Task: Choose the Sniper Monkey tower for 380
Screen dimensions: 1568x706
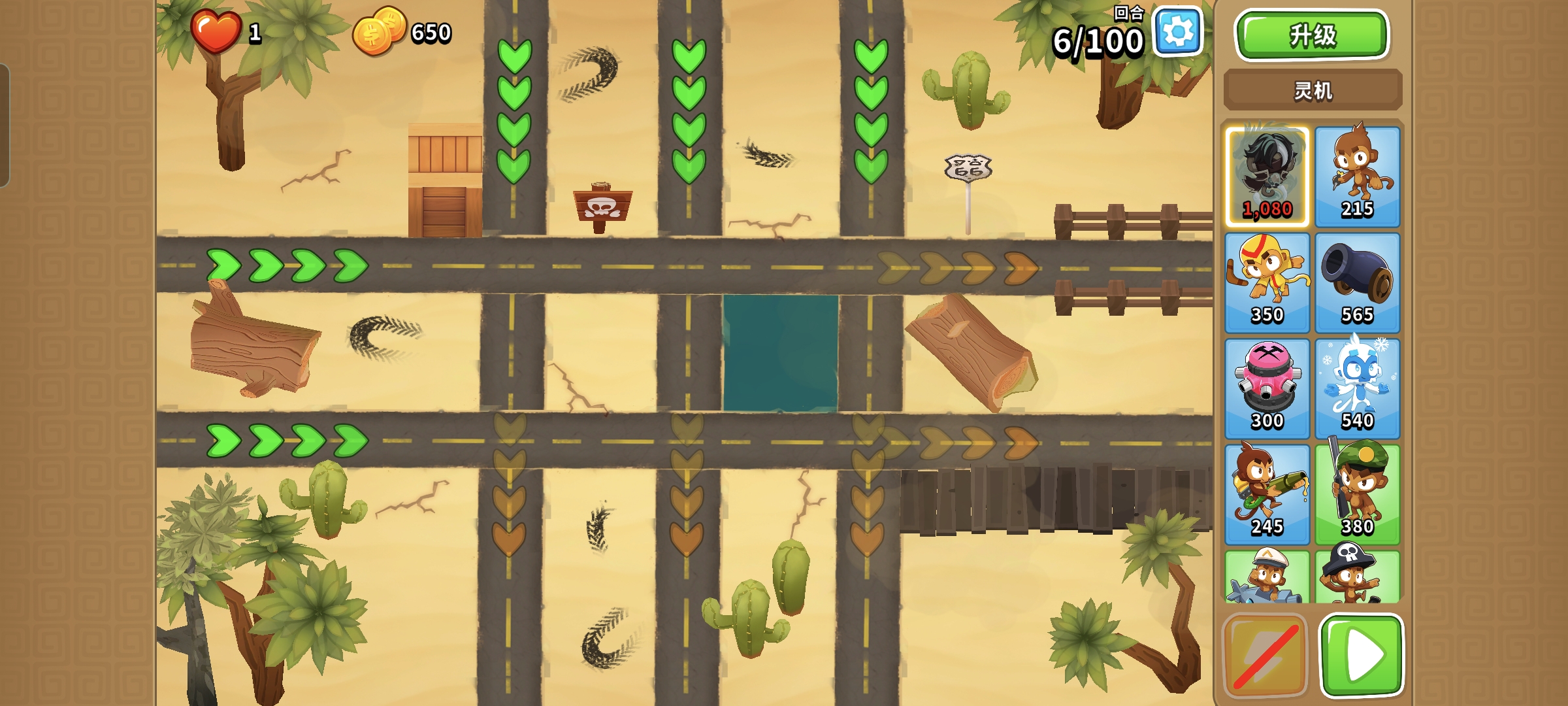Action: pos(1357,494)
